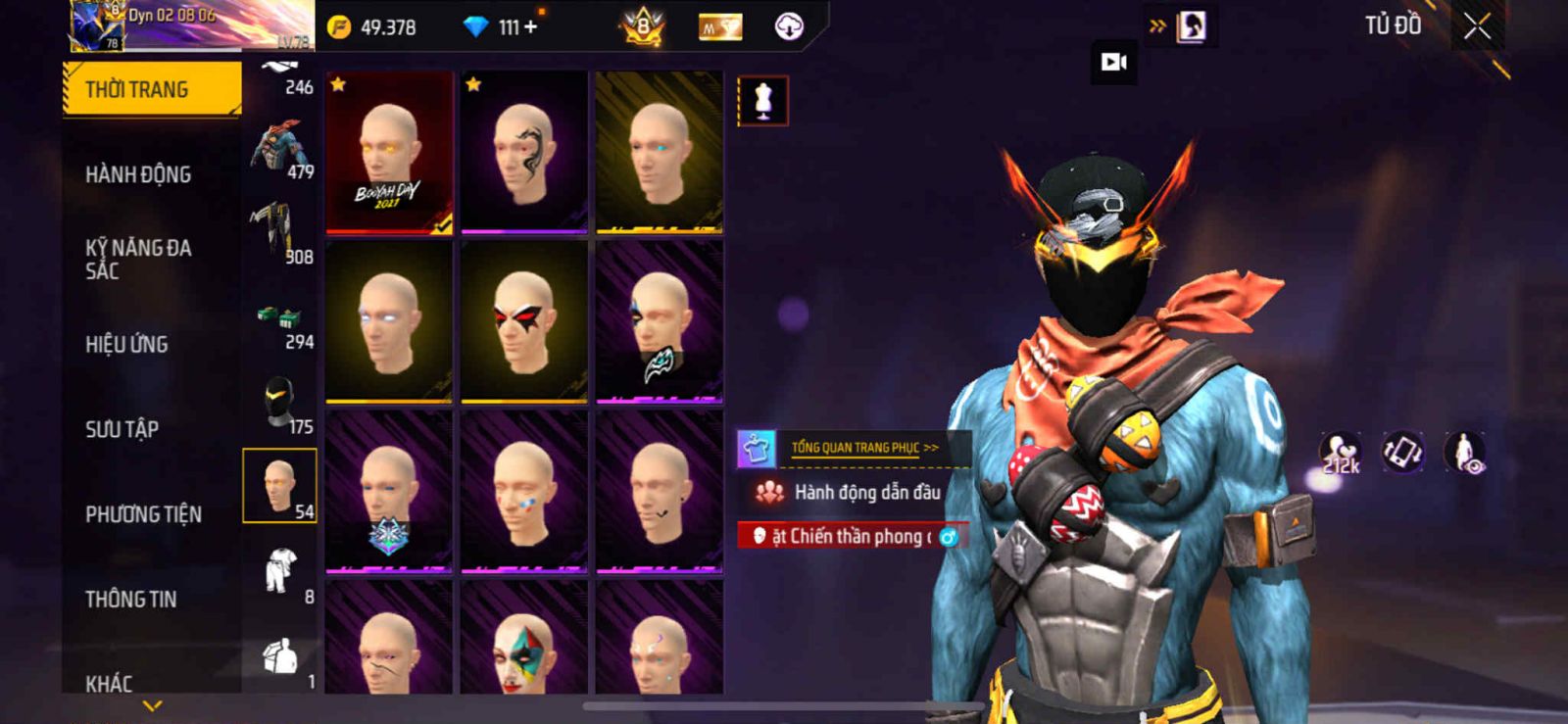1568x724 pixels.
Task: Tap the plus button to add diamonds
Action: (x=530, y=27)
